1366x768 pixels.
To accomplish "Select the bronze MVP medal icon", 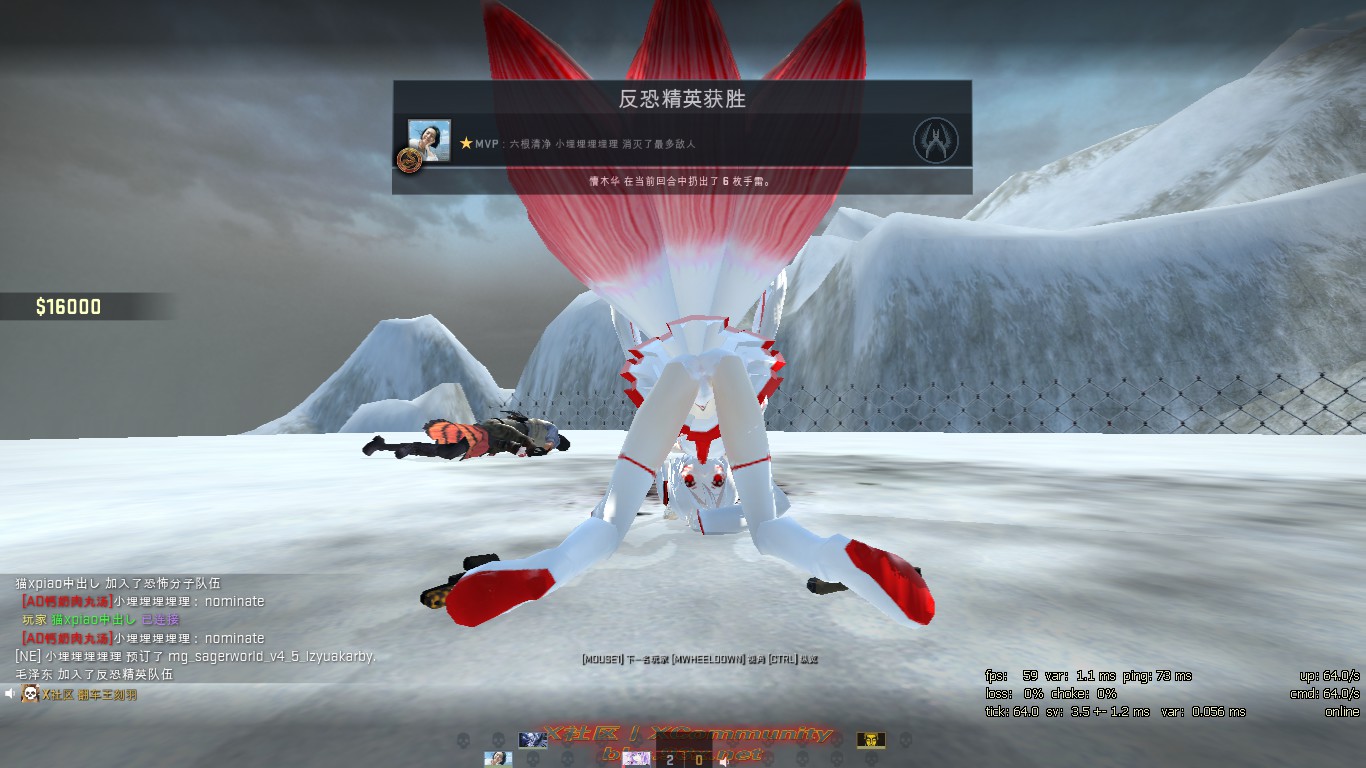I will point(411,159).
